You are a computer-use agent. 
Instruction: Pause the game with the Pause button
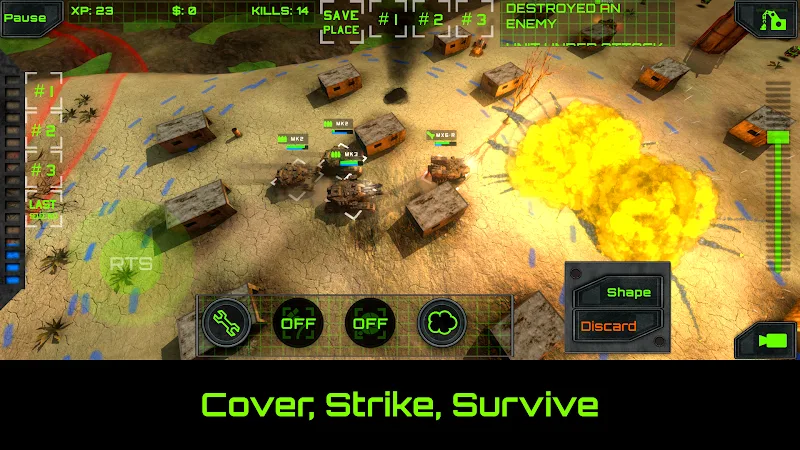(25, 17)
